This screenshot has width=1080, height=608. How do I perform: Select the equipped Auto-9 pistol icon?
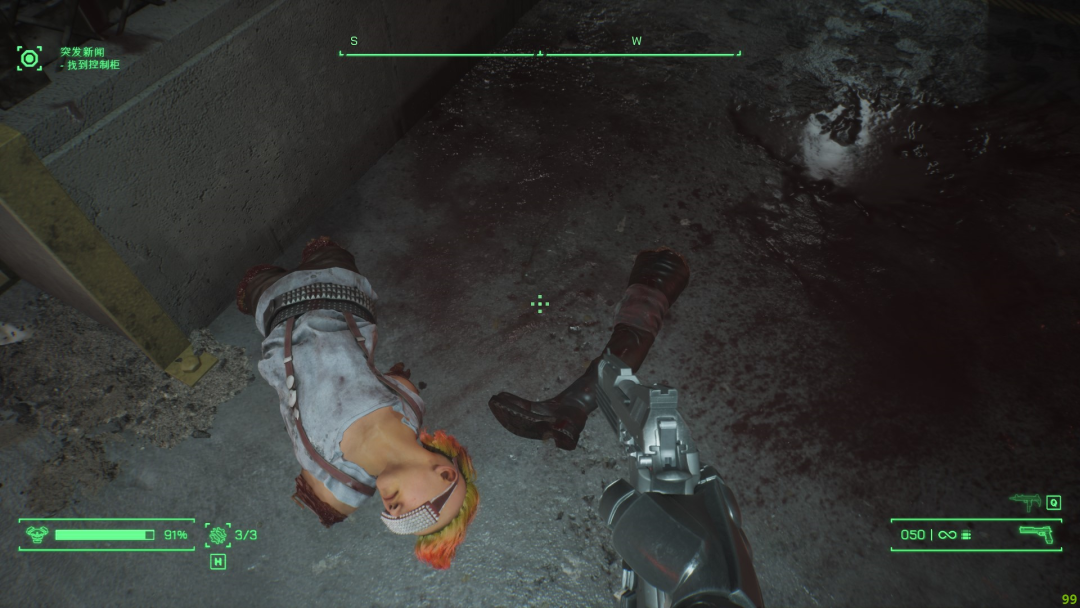[x=1036, y=534]
